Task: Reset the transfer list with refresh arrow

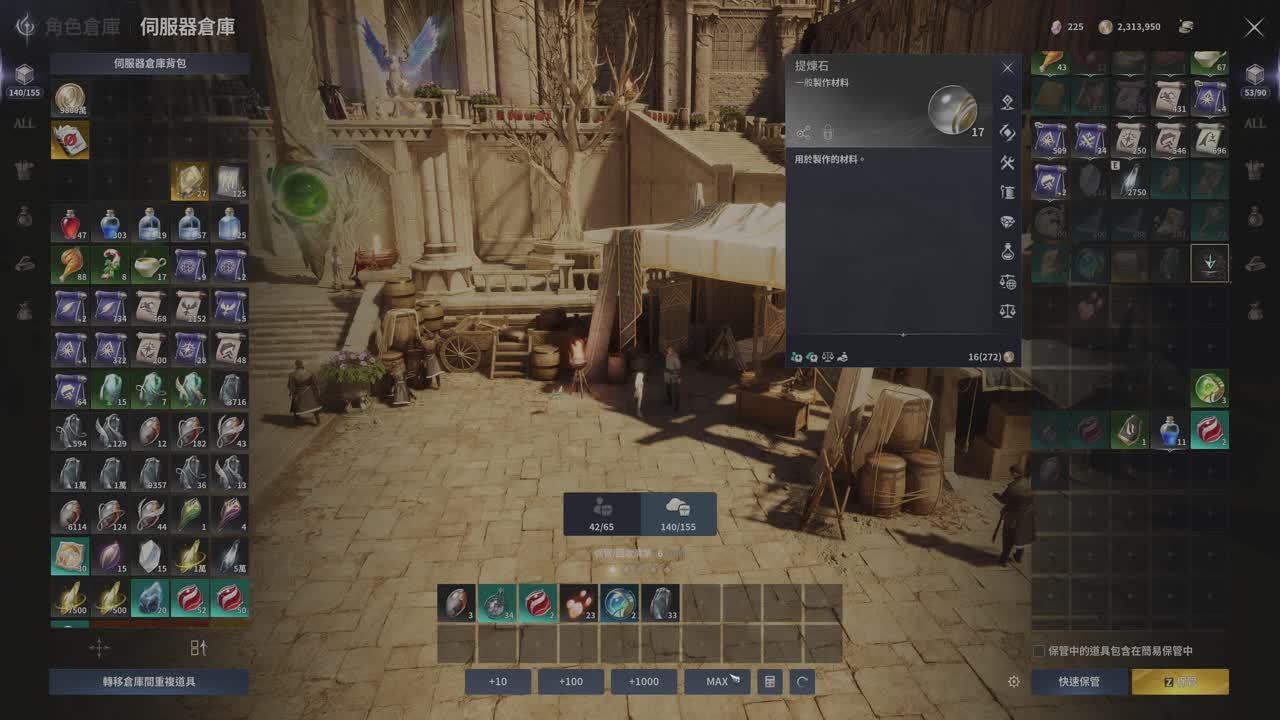Action: pos(801,682)
